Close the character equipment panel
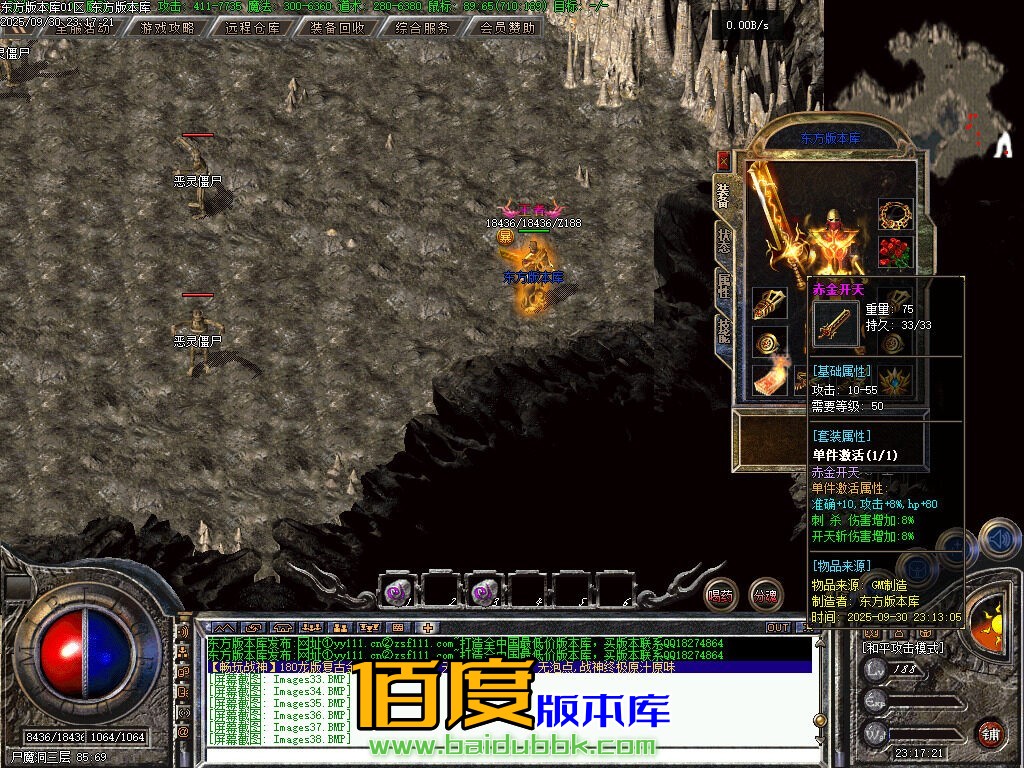 coord(723,159)
